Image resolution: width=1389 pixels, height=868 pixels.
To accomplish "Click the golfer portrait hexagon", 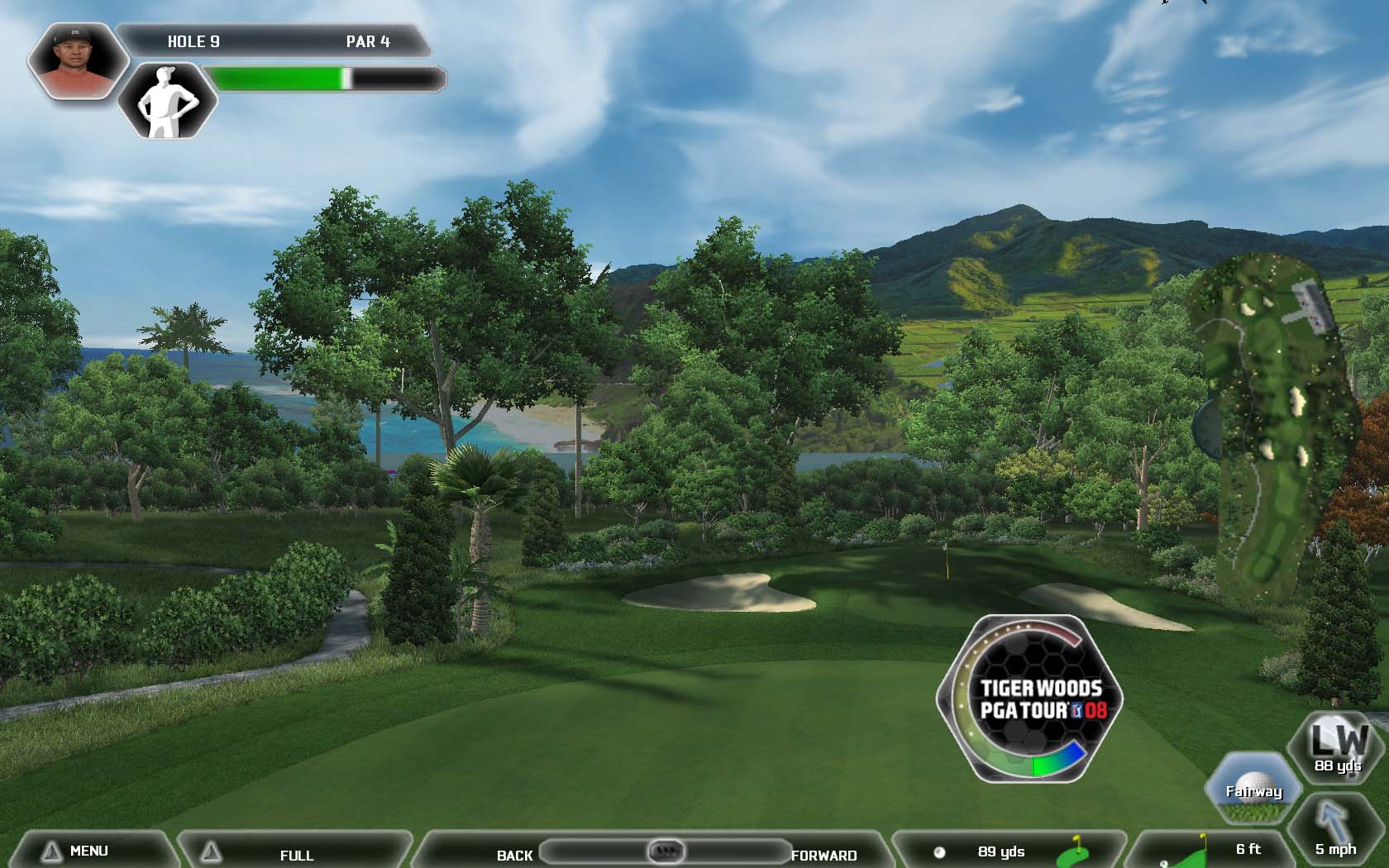I will point(76,60).
